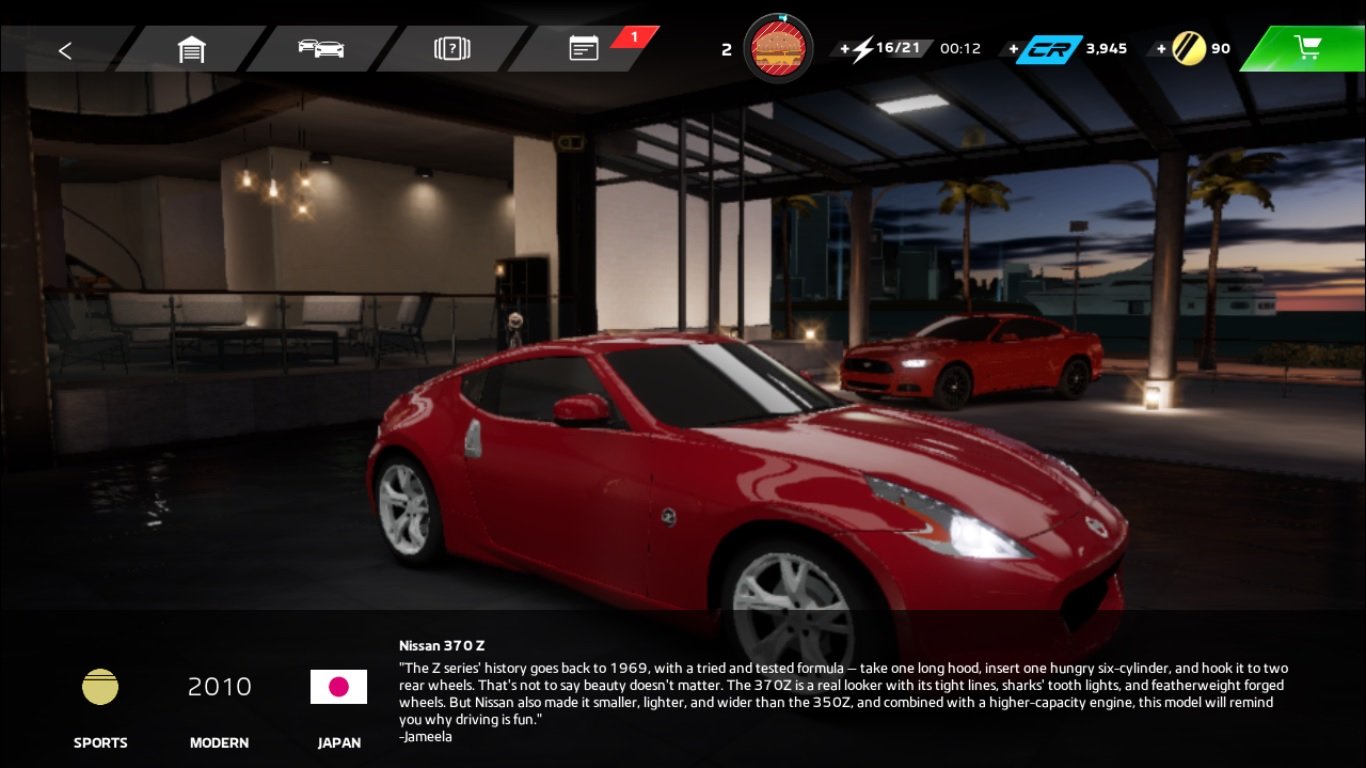Switch to the cars collection tab
Image resolution: width=1366 pixels, height=768 pixels.
click(321, 49)
